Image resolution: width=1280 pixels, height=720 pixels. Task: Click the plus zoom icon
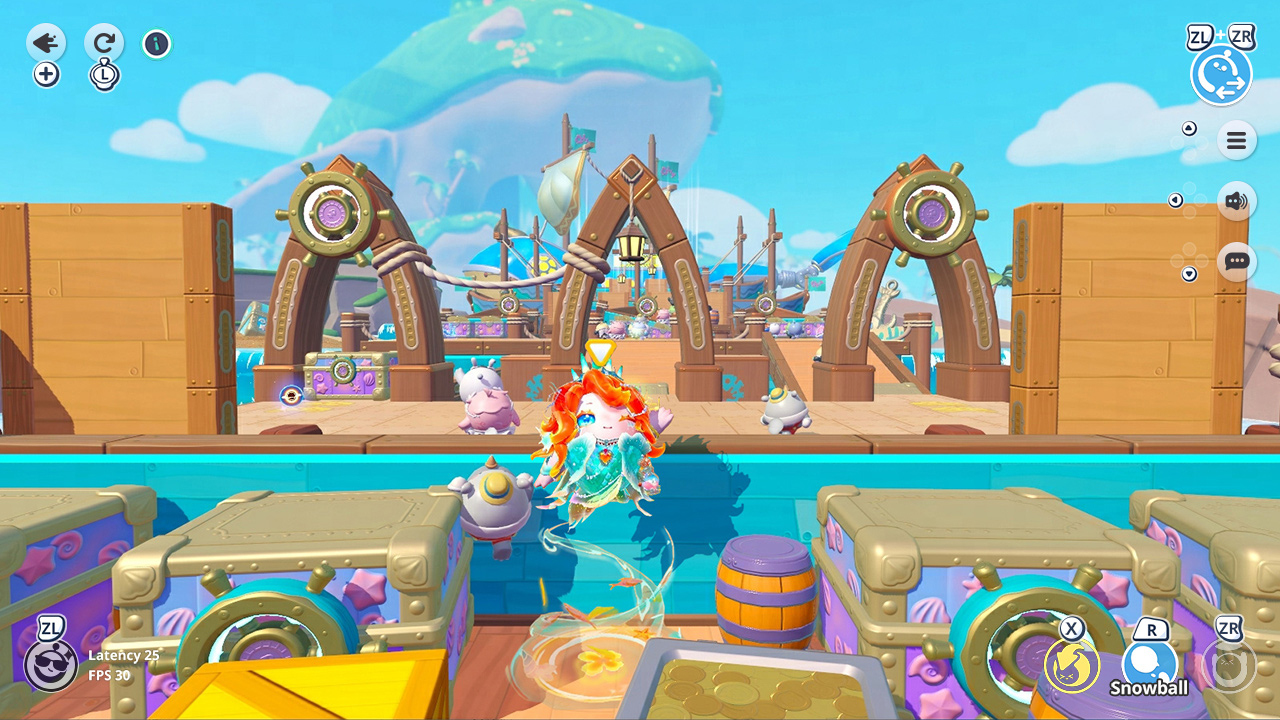click(46, 74)
